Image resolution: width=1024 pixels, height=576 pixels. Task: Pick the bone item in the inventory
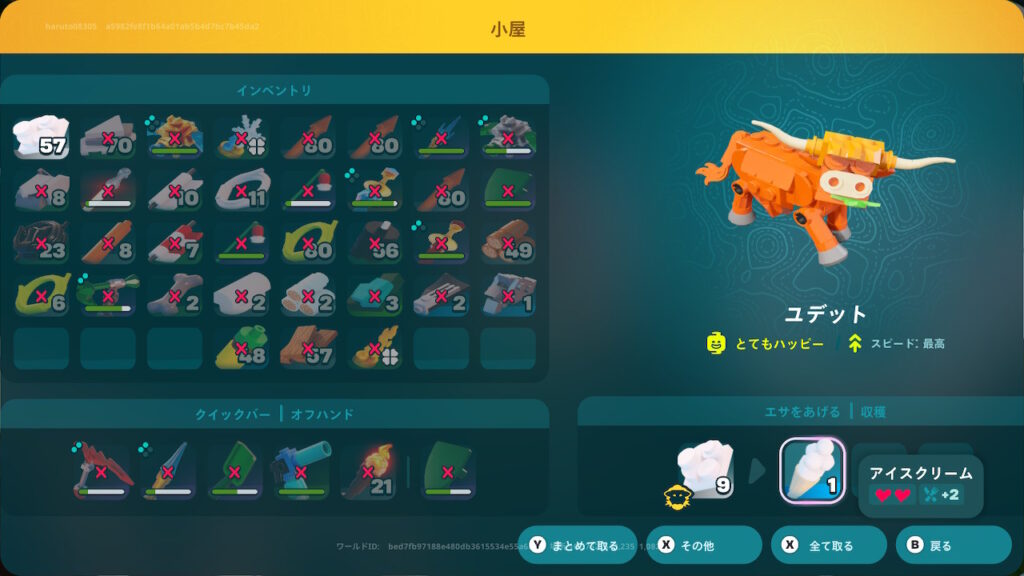174,295
